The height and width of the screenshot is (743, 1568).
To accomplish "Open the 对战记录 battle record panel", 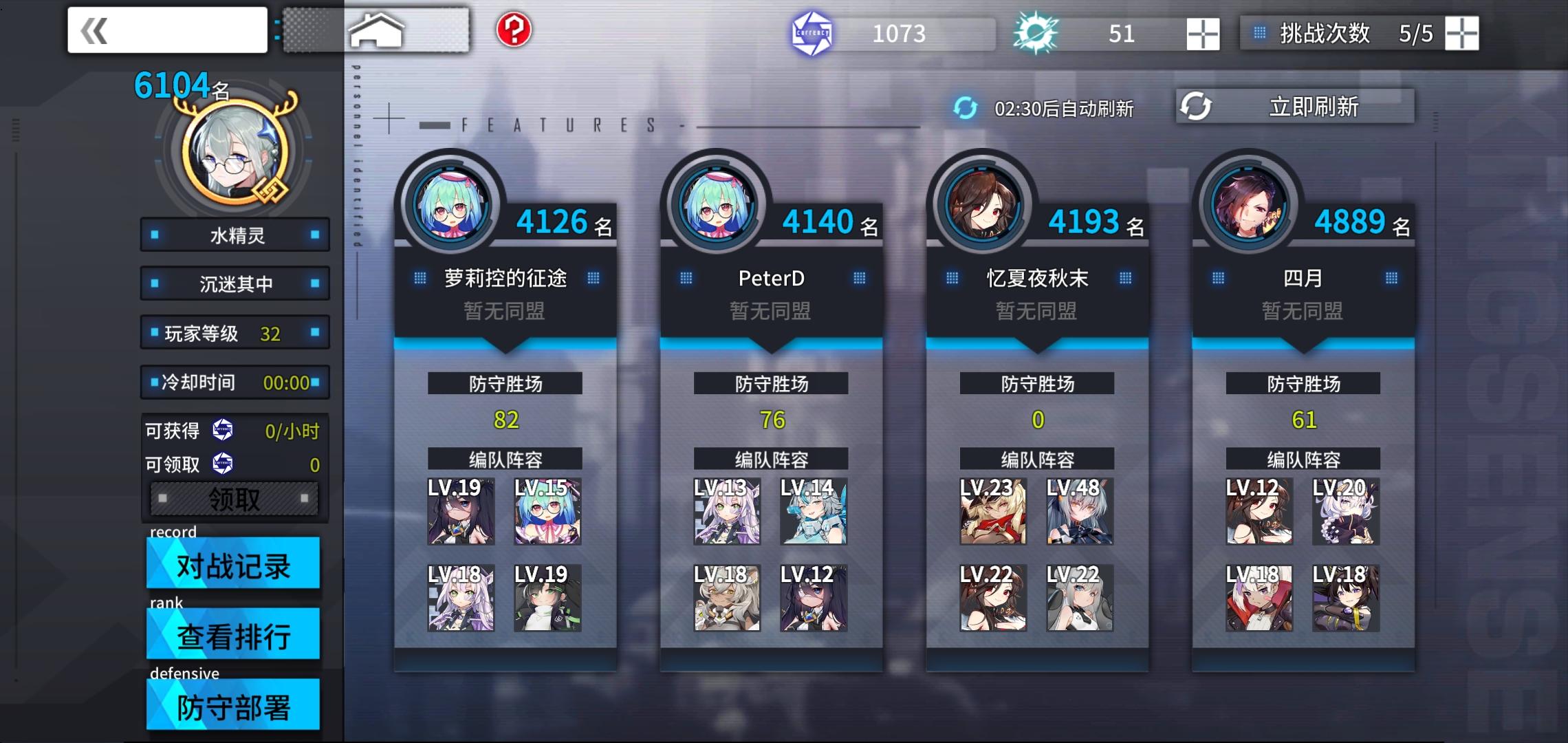I will point(234,564).
